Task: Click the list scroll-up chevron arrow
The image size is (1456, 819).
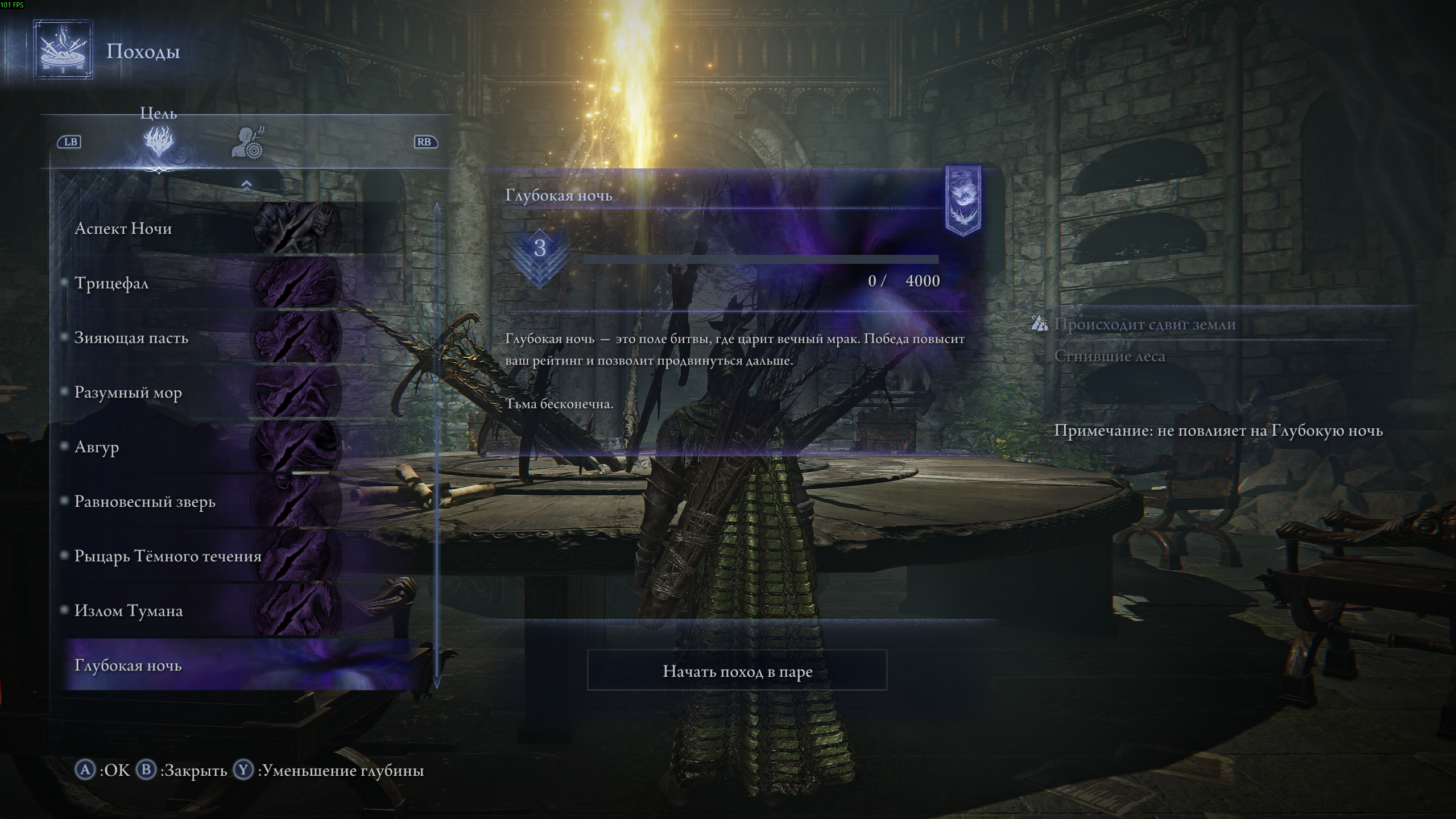Action: point(246,185)
